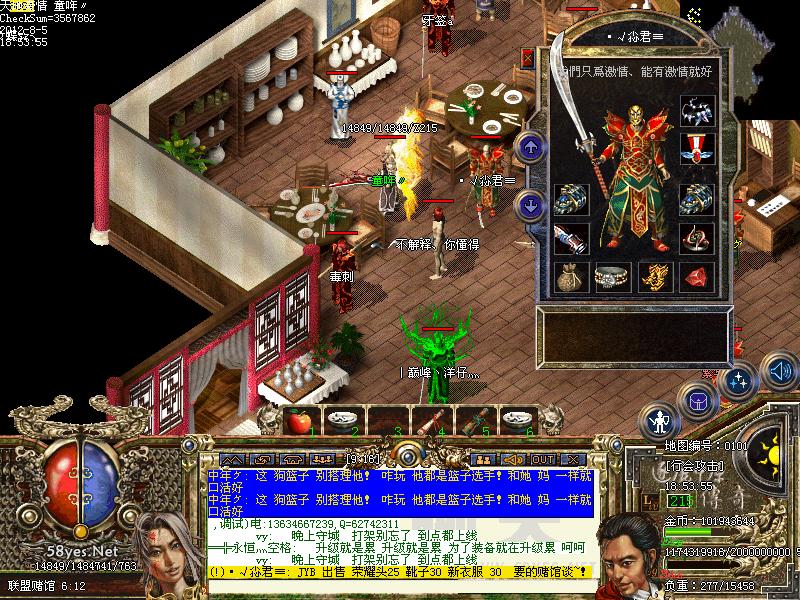The width and height of the screenshot is (800, 600).
Task: Open the sparkle skills round button
Action: (x=739, y=381)
